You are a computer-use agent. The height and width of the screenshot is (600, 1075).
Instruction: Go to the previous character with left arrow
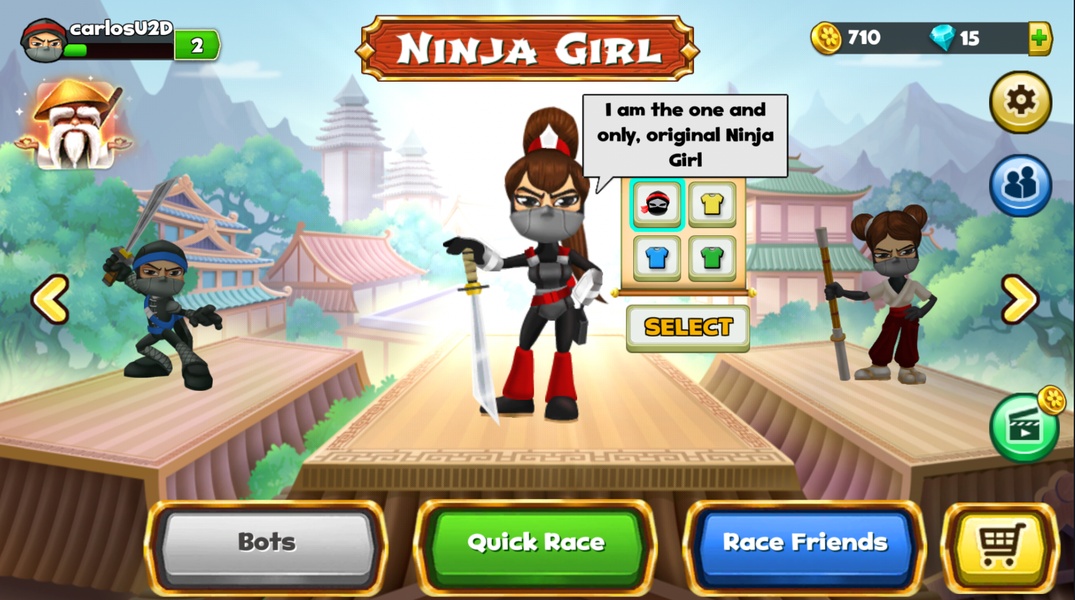[x=50, y=299]
